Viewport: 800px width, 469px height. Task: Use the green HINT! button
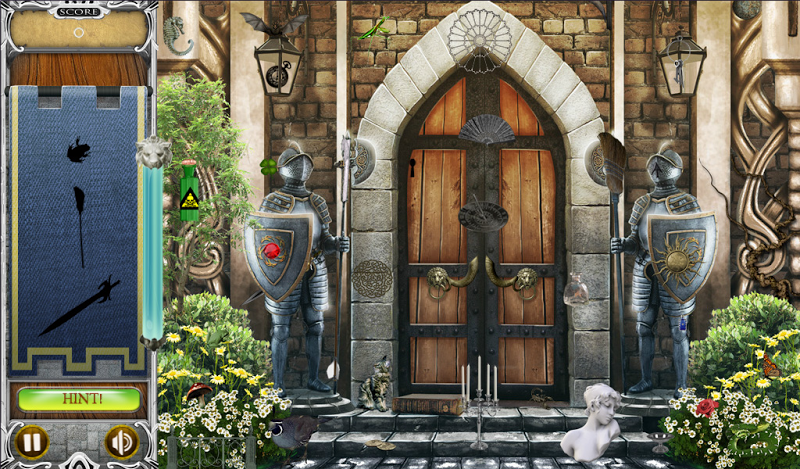tap(79, 400)
